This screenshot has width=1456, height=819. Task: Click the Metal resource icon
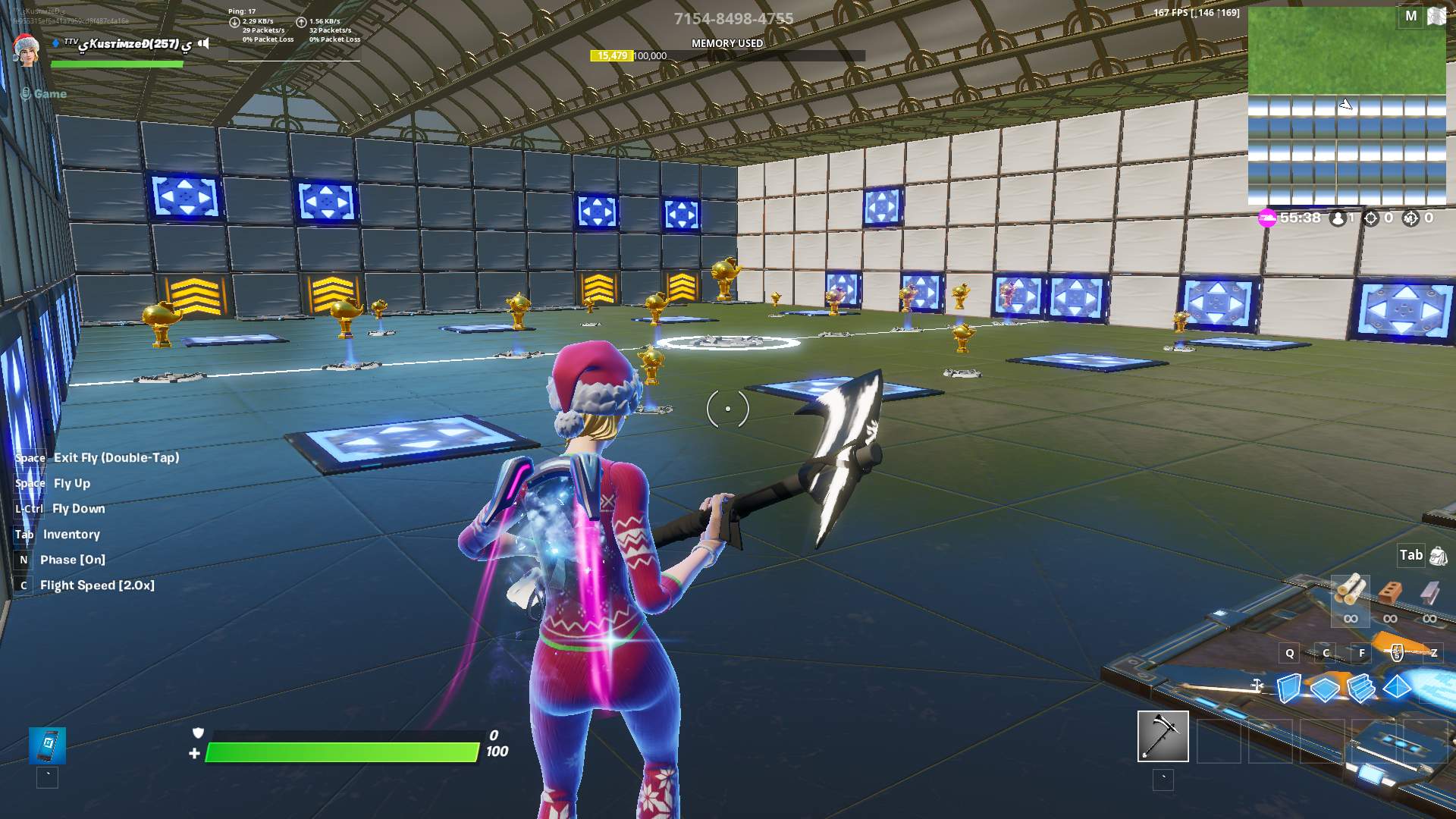[1429, 591]
